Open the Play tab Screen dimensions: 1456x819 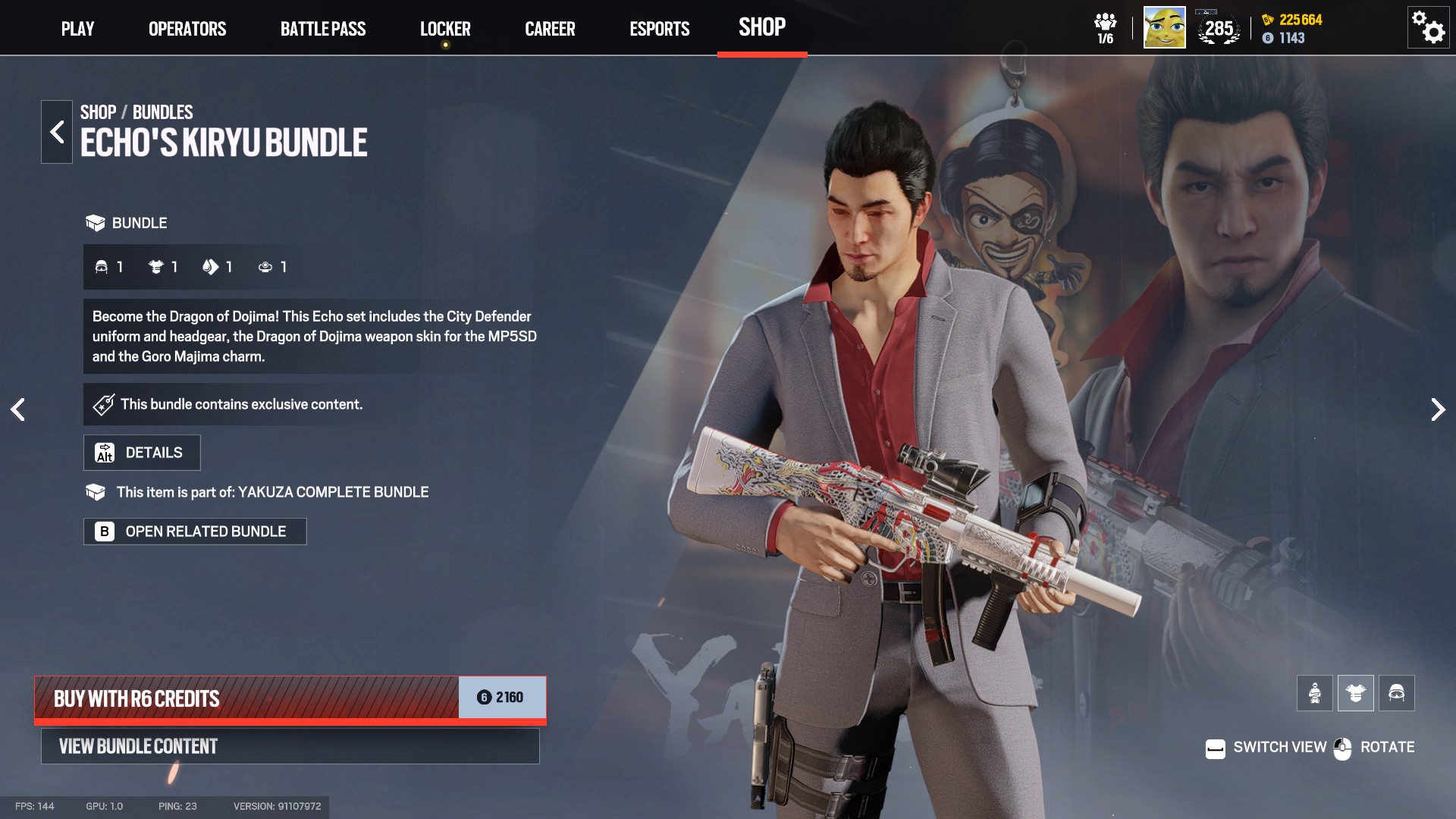point(77,29)
